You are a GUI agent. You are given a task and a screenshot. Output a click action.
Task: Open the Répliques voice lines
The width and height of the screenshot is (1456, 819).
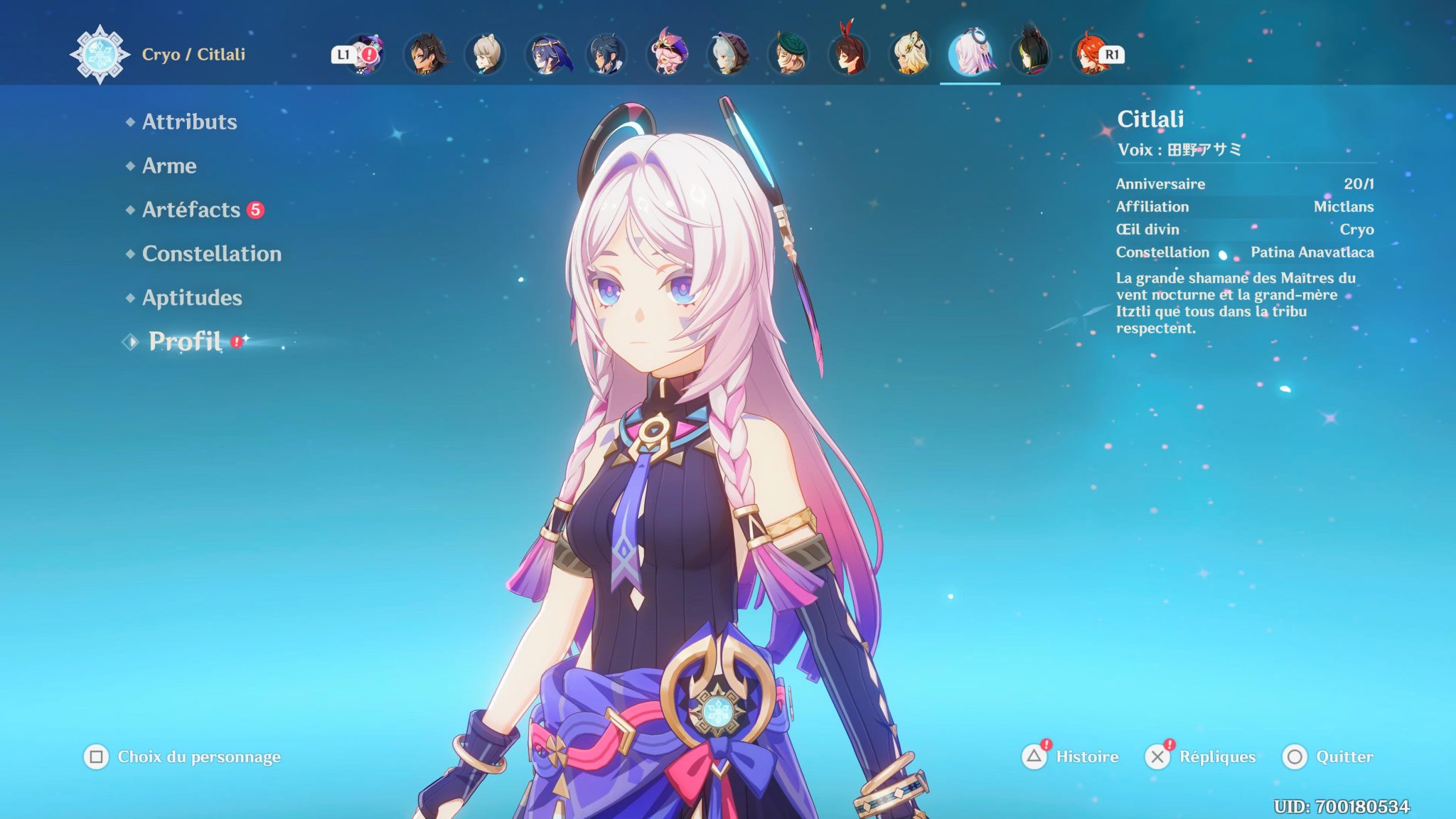[1220, 757]
